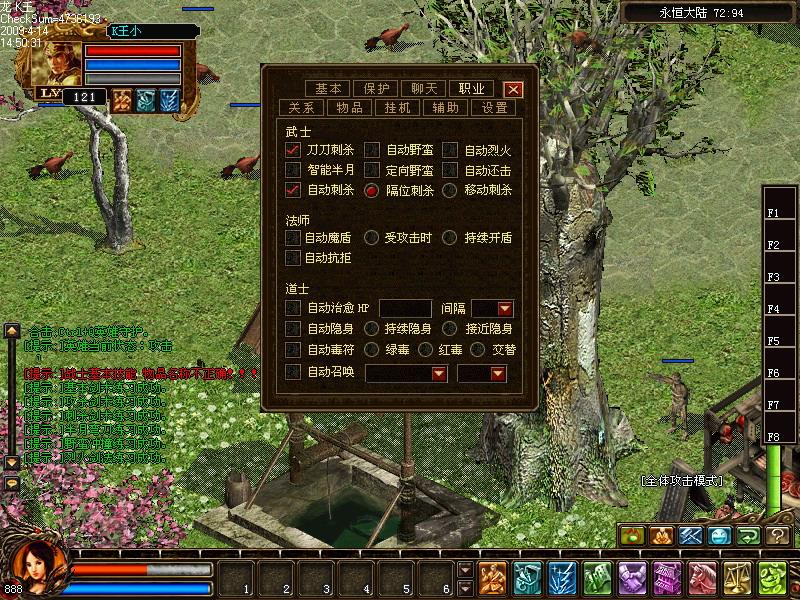The image size is (800, 600).
Task: Open the 保护 tab
Action: [377, 88]
